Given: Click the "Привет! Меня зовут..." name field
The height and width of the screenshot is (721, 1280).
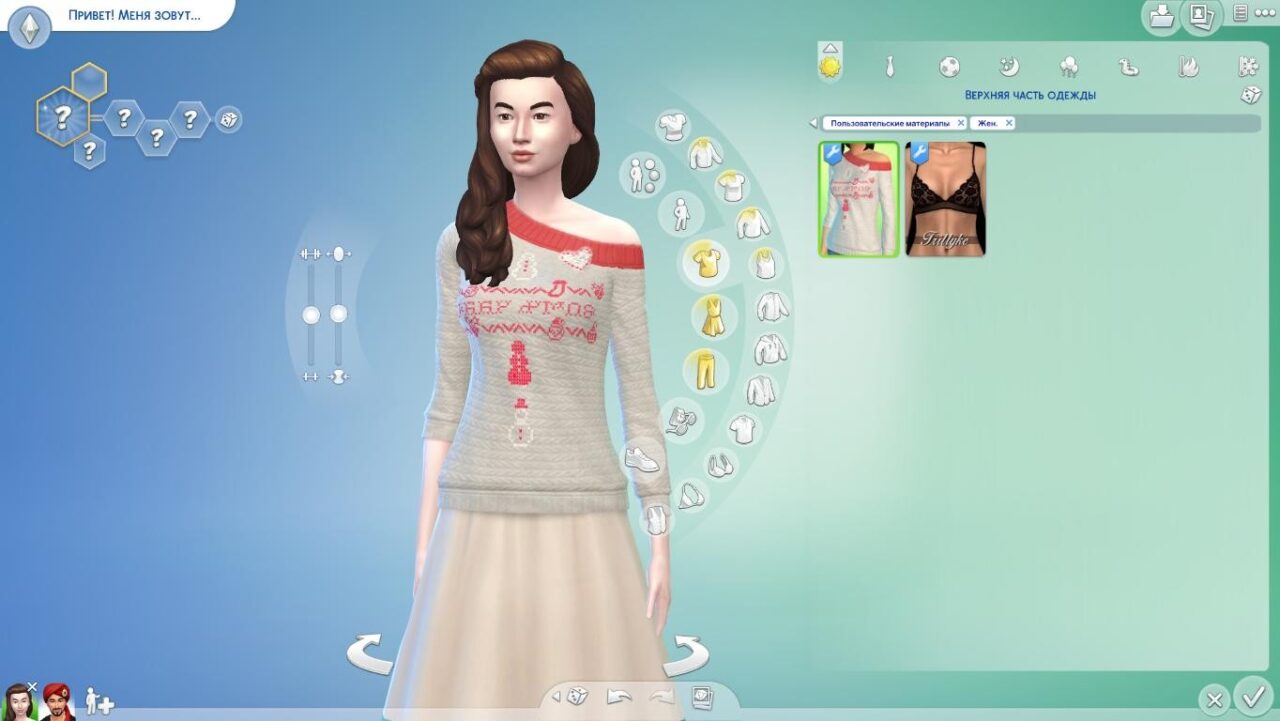Looking at the screenshot, I should [x=134, y=16].
